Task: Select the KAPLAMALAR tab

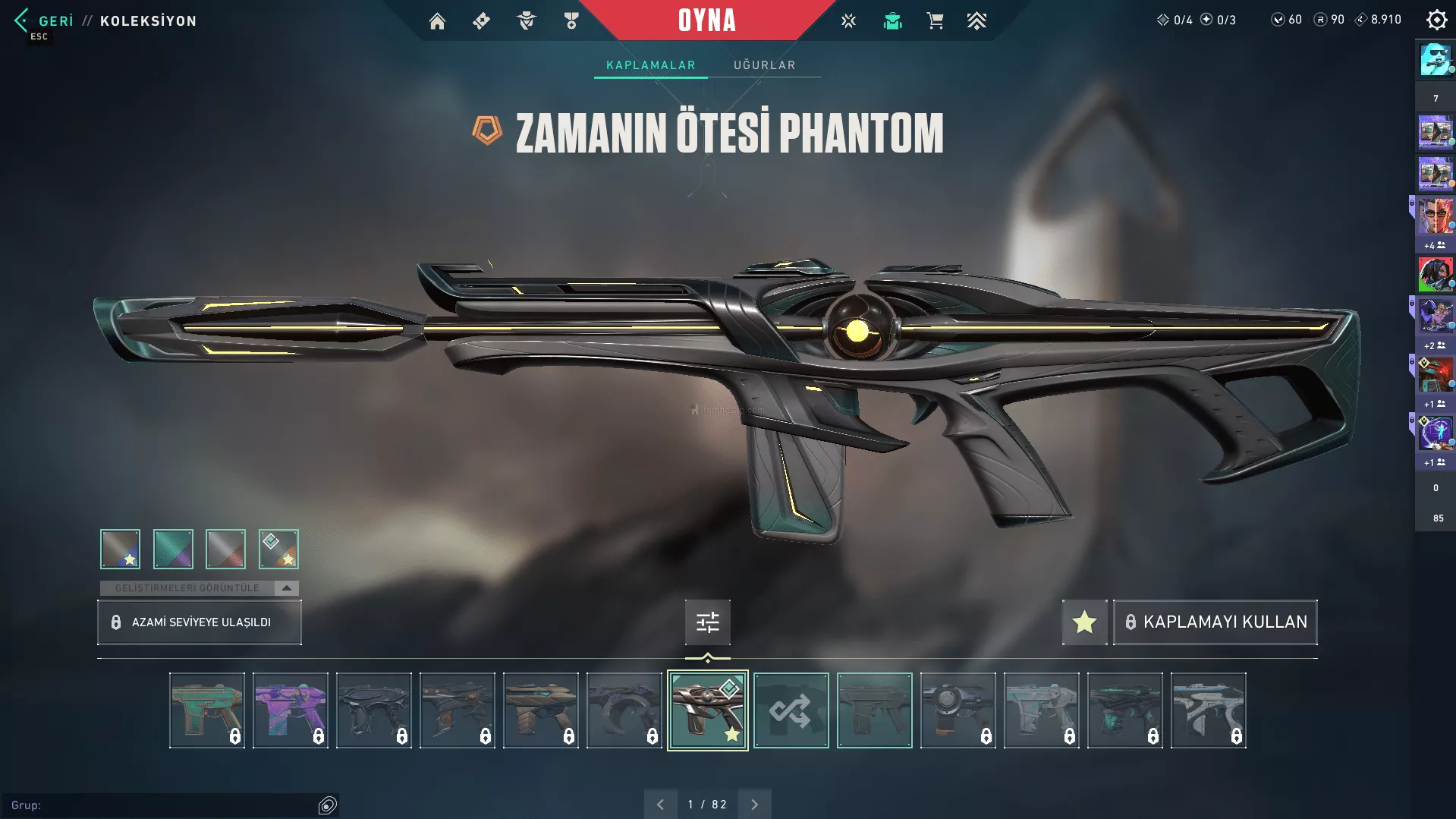Action: point(650,65)
